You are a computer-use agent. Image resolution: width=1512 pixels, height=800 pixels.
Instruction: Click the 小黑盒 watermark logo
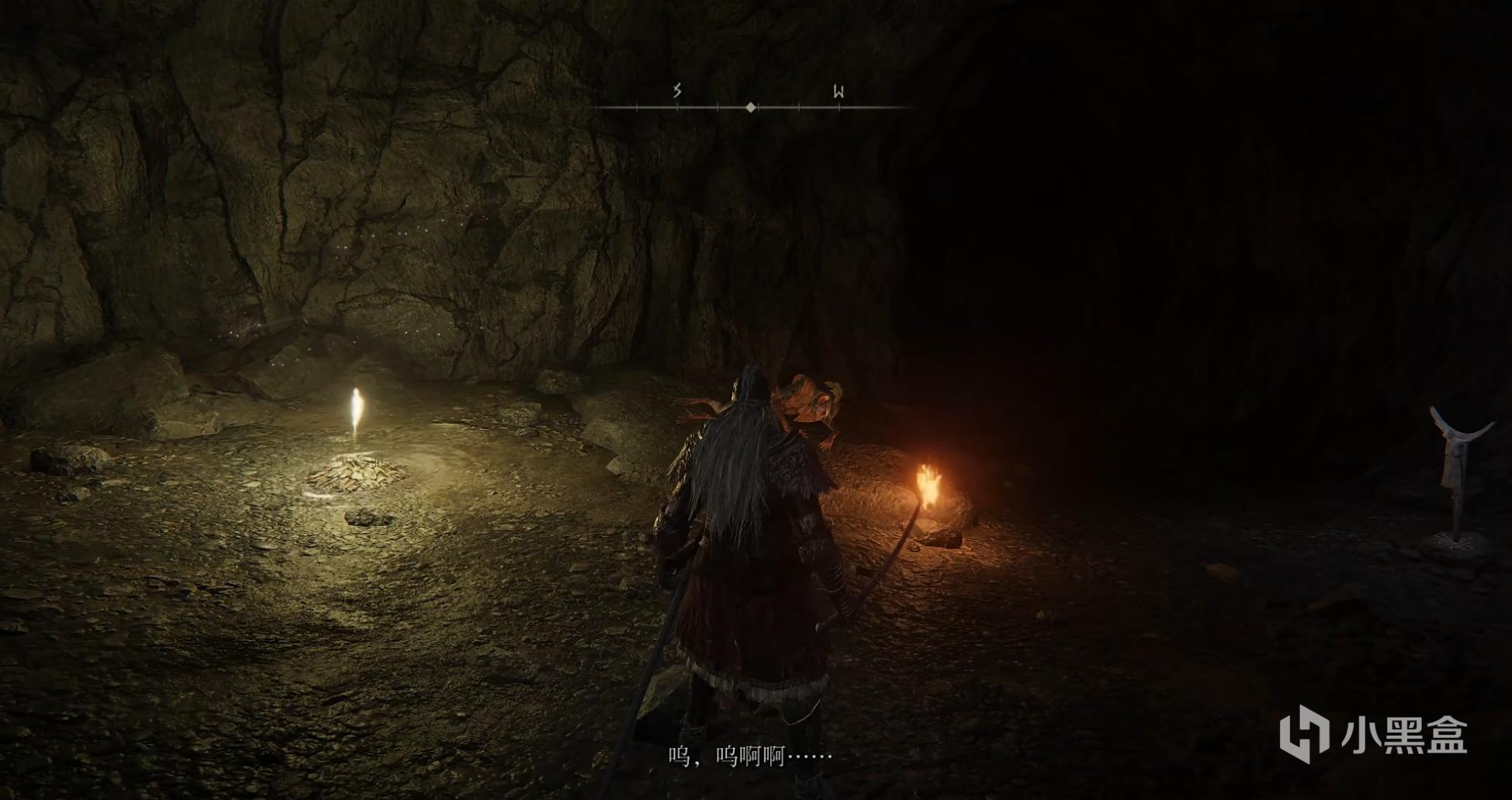[1373, 733]
